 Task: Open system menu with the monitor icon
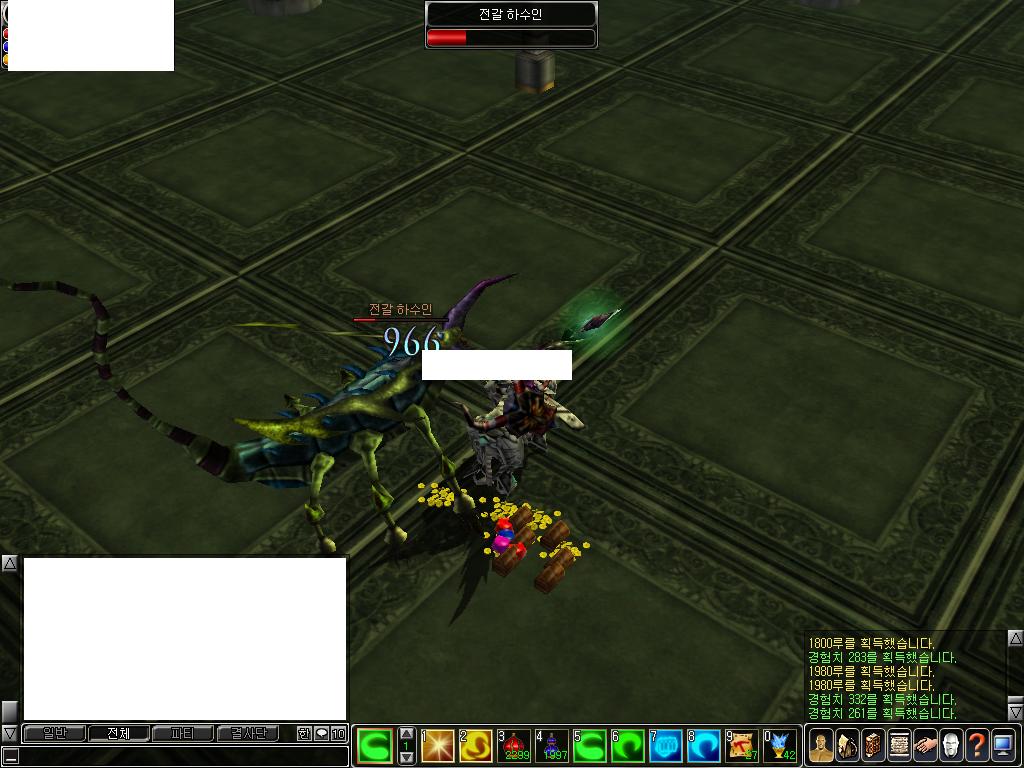[1003, 745]
